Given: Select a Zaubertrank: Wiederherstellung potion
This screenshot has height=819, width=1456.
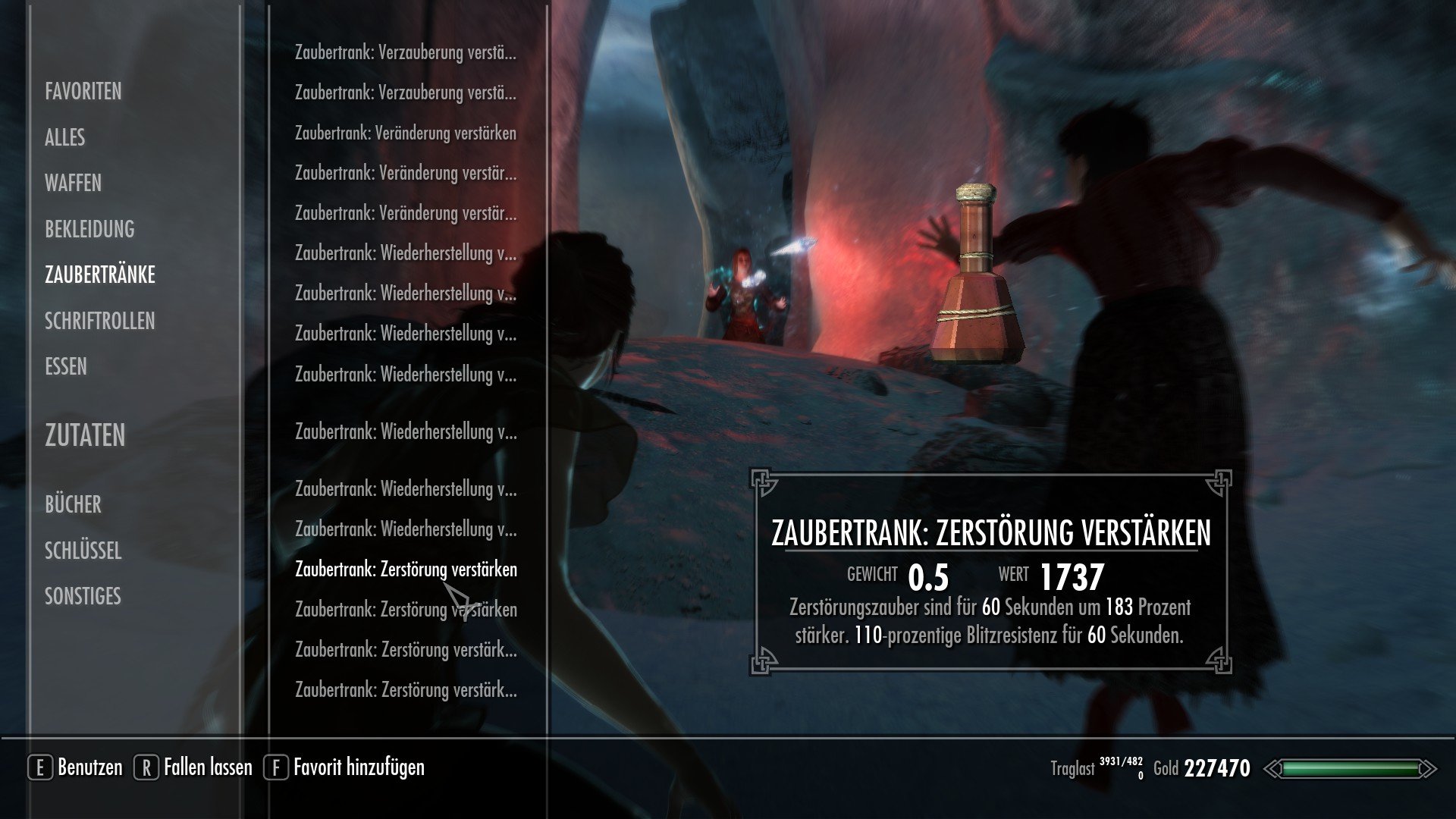Looking at the screenshot, I should coord(406,252).
